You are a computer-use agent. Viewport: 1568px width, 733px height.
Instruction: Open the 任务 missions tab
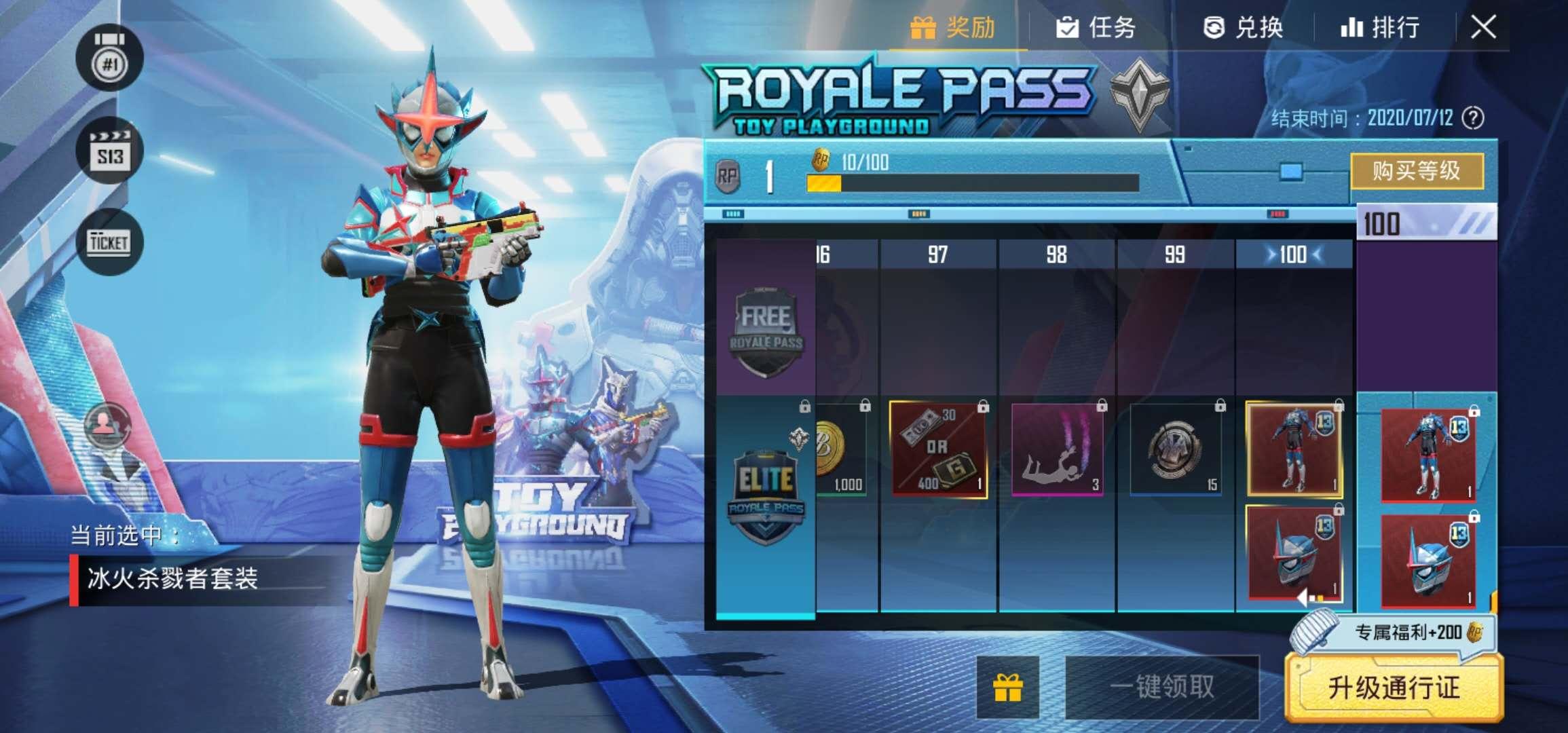click(x=1096, y=28)
